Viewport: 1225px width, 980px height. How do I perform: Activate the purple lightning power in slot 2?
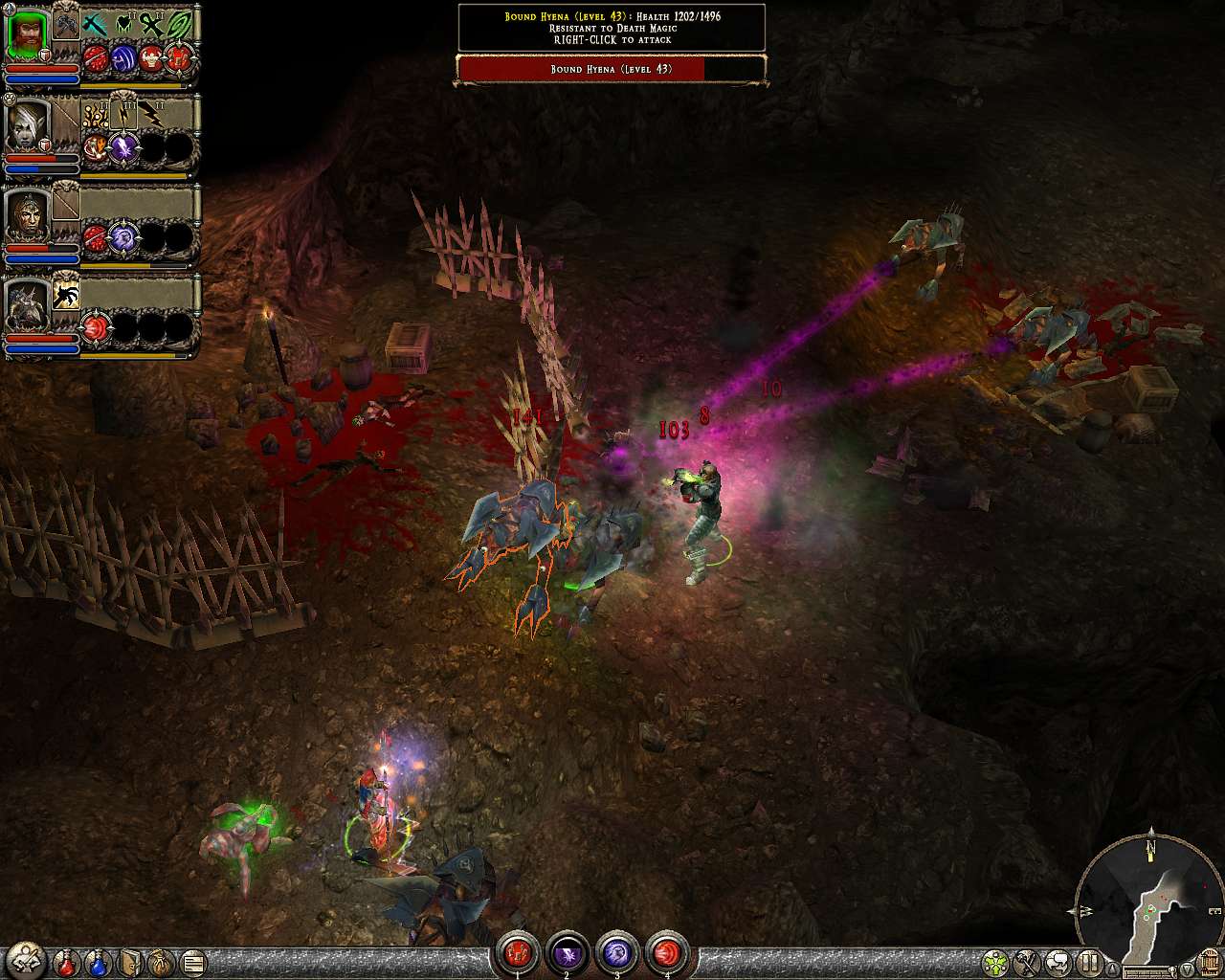tap(567, 952)
